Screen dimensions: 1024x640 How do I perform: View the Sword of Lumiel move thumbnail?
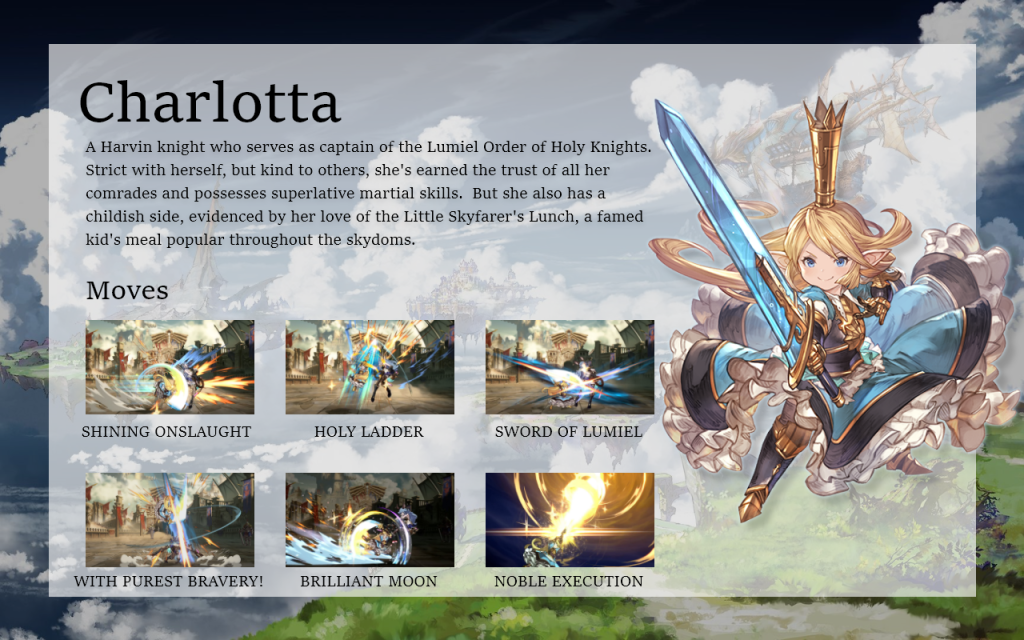point(569,367)
